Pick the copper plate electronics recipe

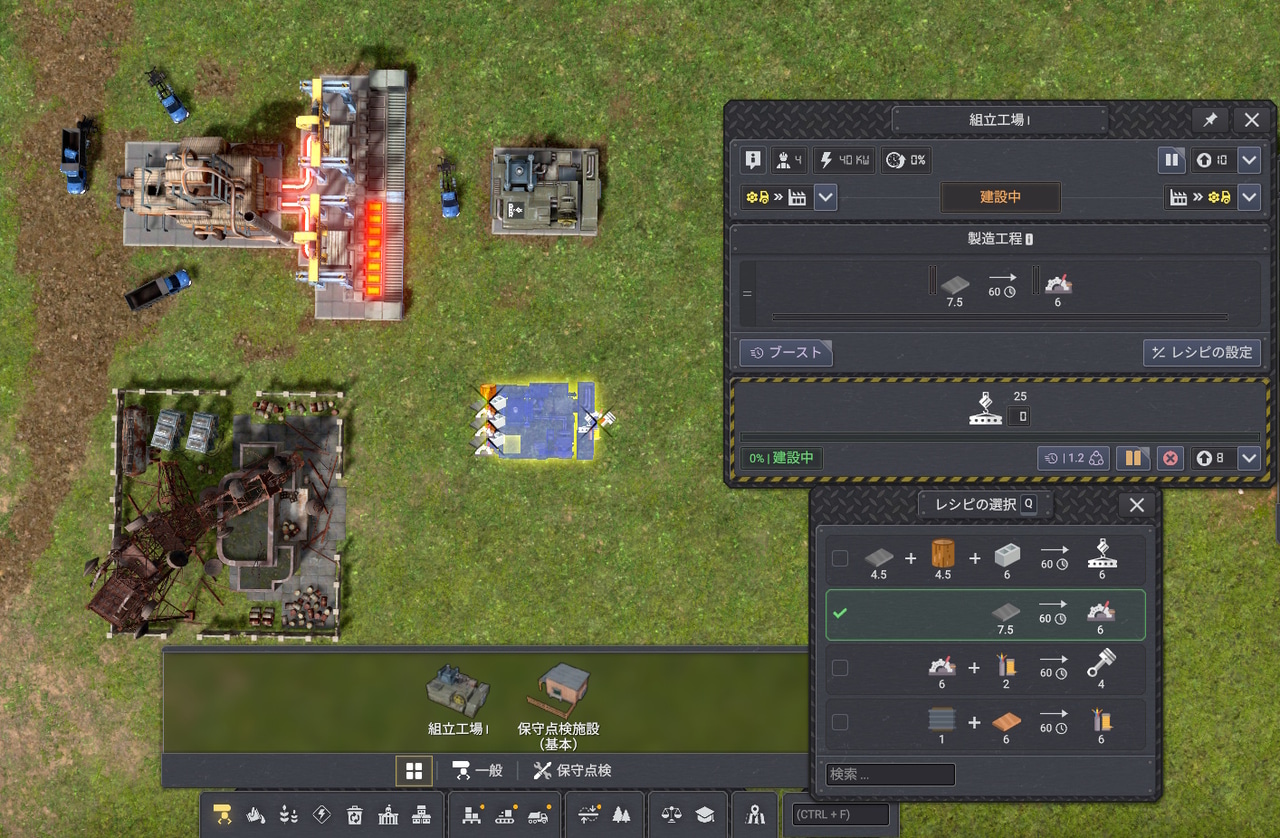[x=840, y=722]
